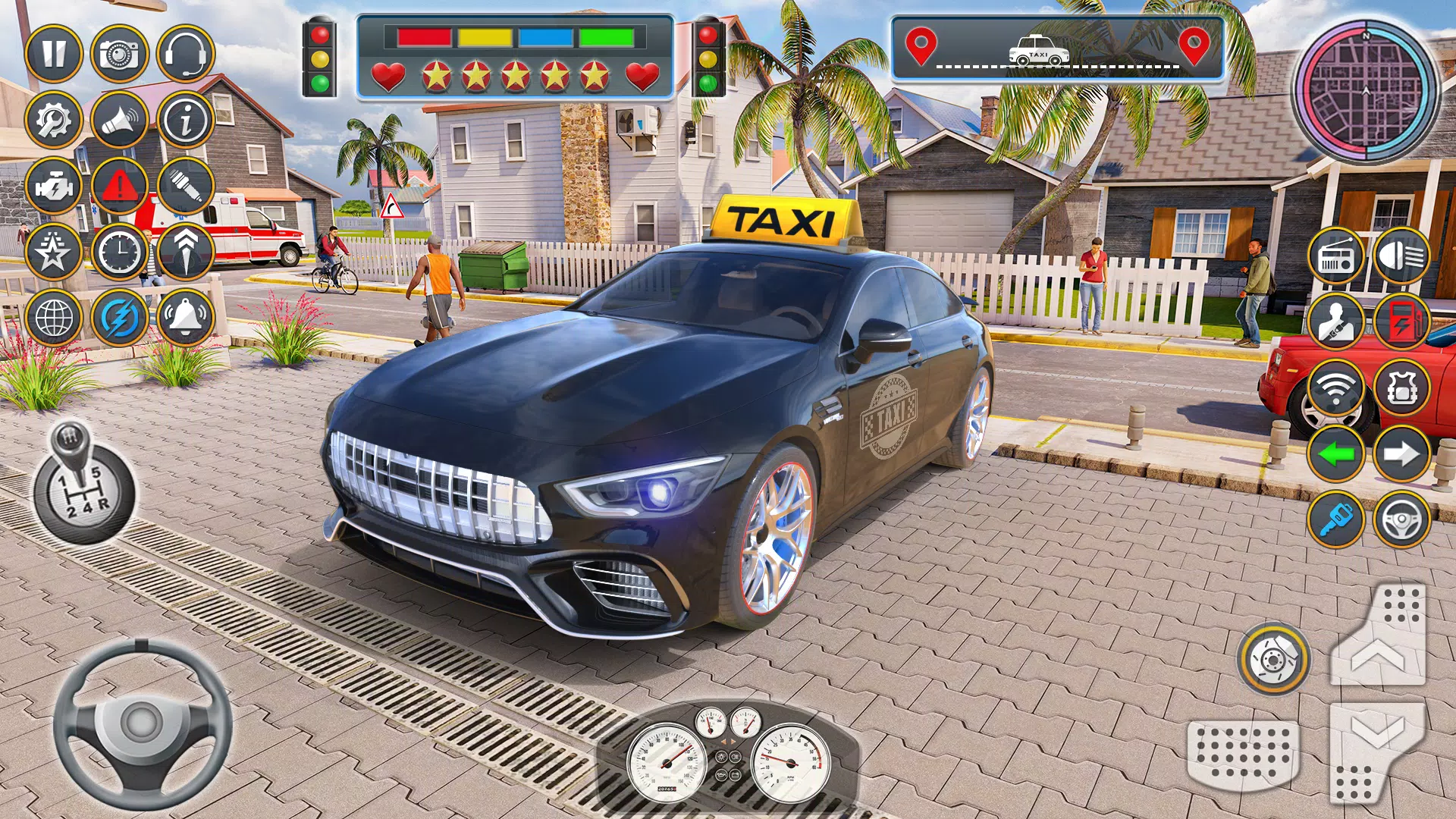1456x819 pixels.
Task: Open the camera view button
Action: click(x=119, y=54)
